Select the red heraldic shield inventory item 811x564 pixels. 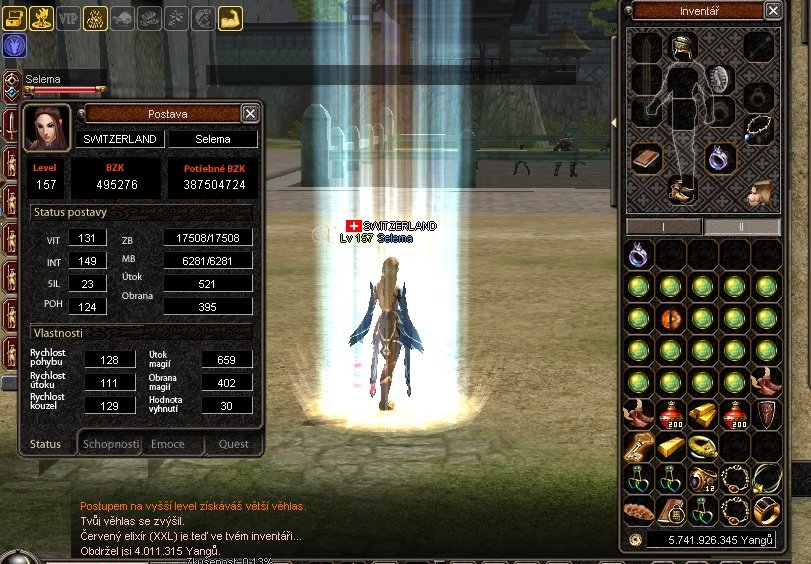[x=767, y=414]
